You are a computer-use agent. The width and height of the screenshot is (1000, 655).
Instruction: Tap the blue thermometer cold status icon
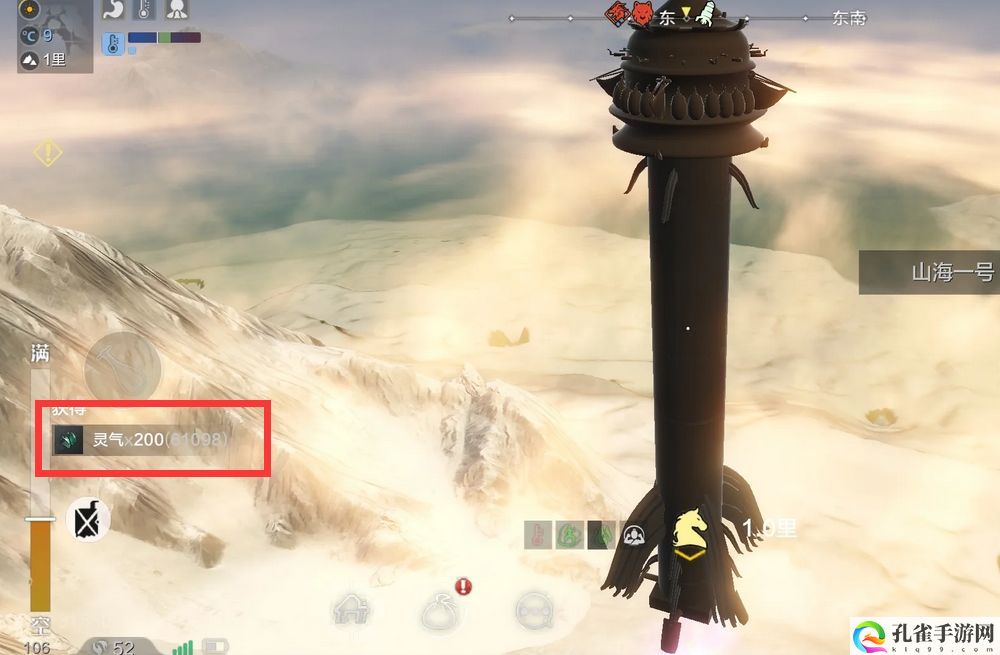pyautogui.click(x=113, y=42)
